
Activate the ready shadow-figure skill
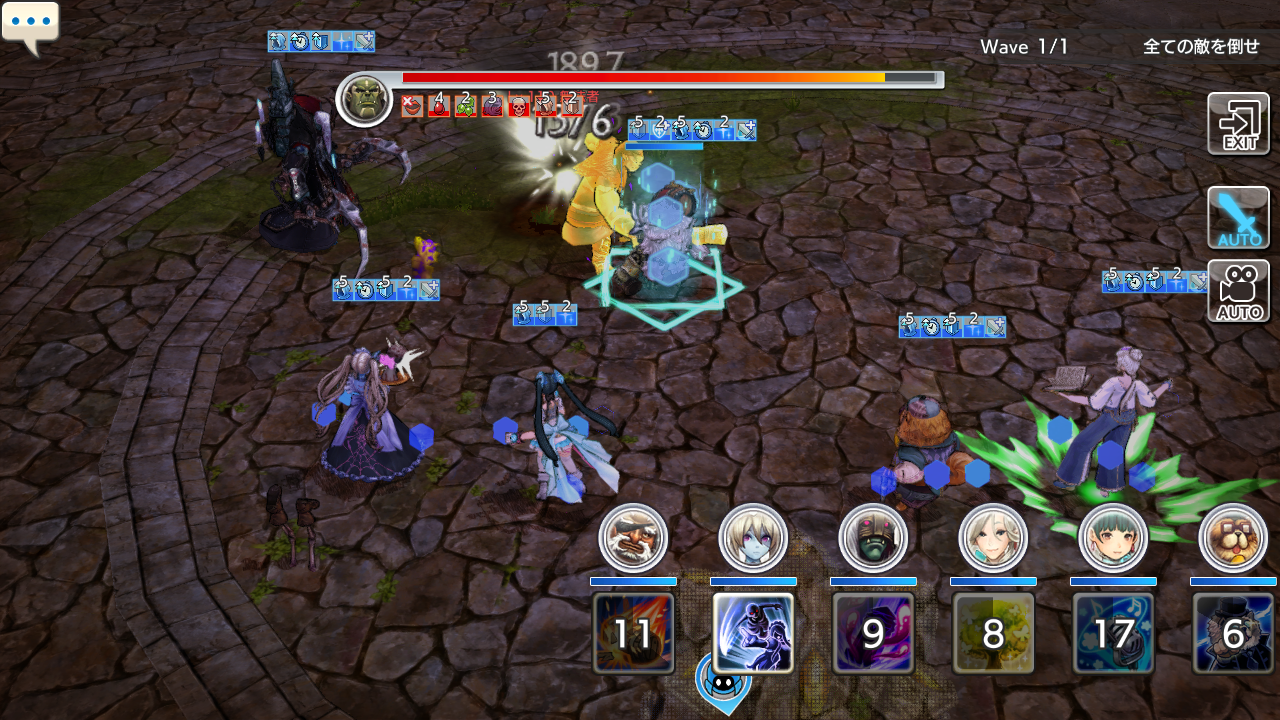click(x=753, y=632)
